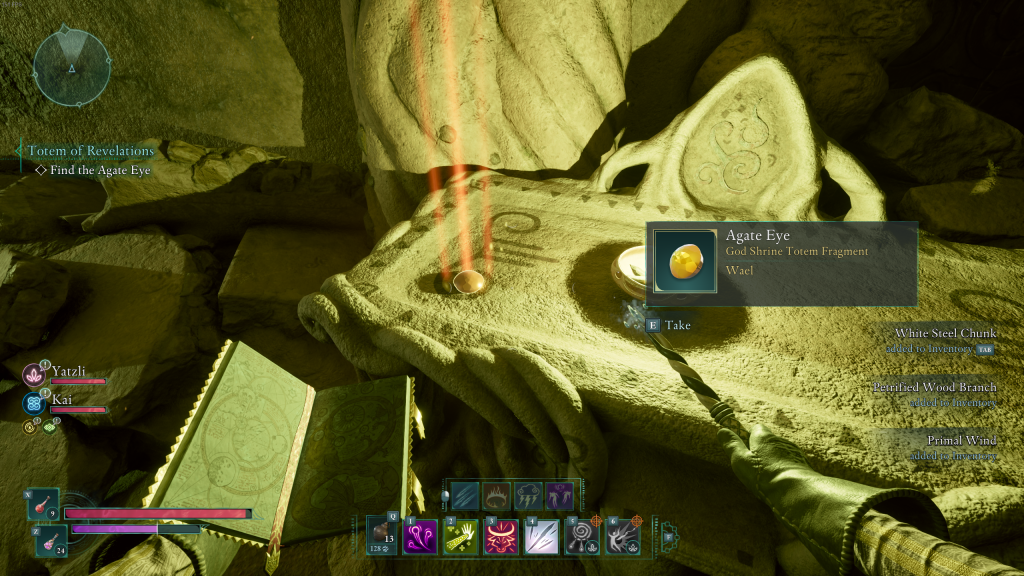Use the red health potion slot
1024x576 pixels.
coord(44,505)
